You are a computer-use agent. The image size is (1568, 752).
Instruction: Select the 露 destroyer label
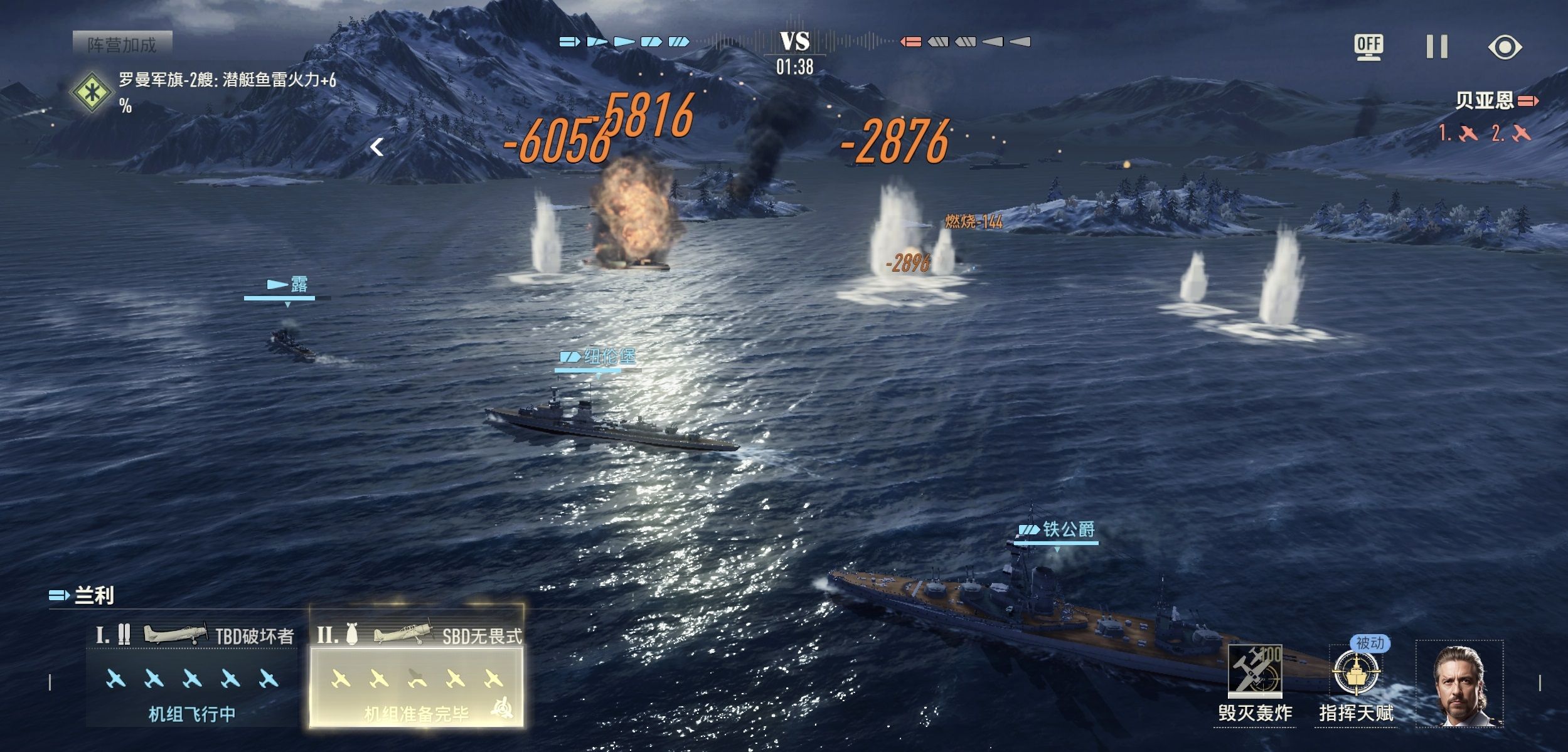[288, 285]
